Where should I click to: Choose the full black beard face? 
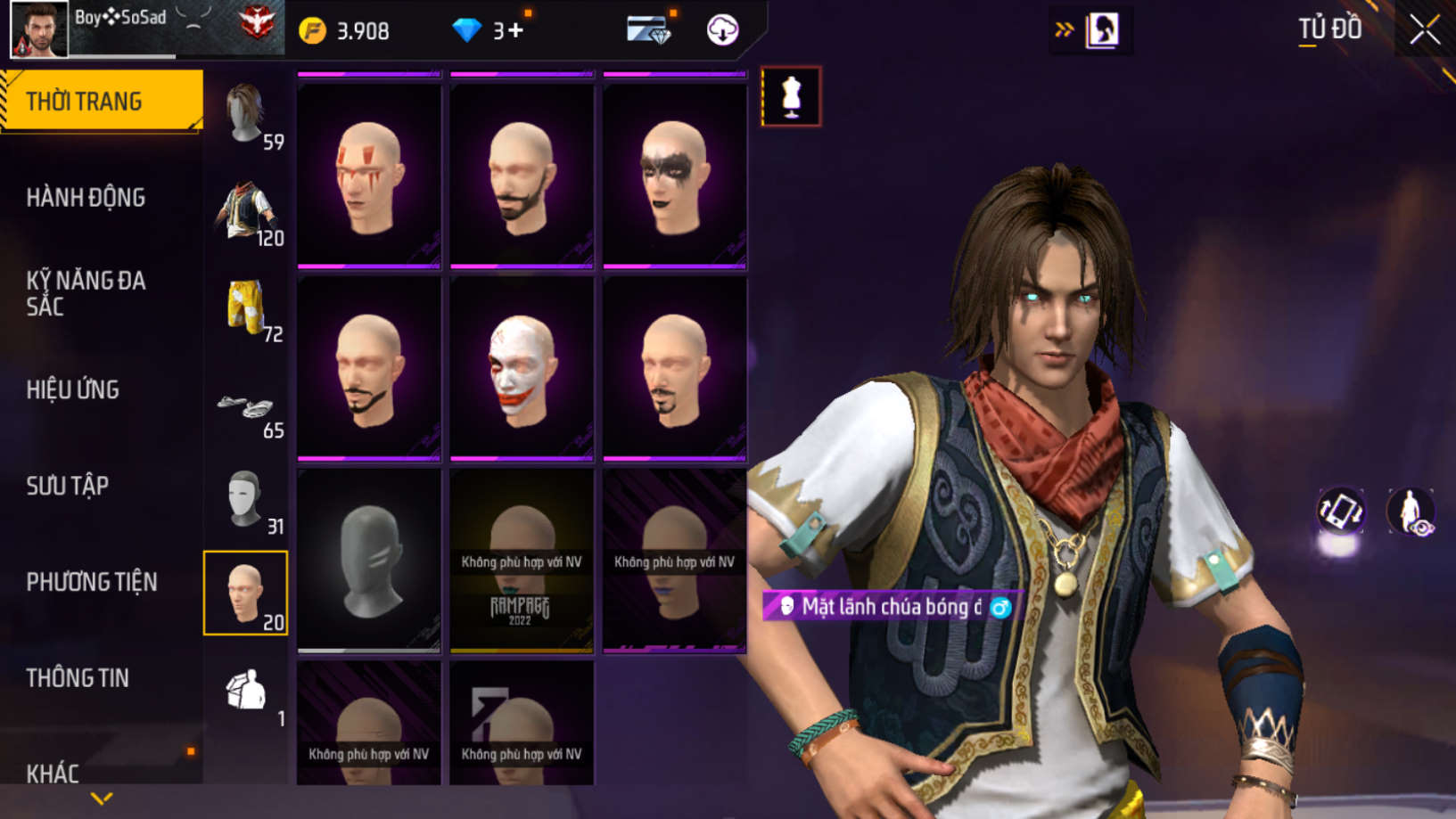coord(522,176)
